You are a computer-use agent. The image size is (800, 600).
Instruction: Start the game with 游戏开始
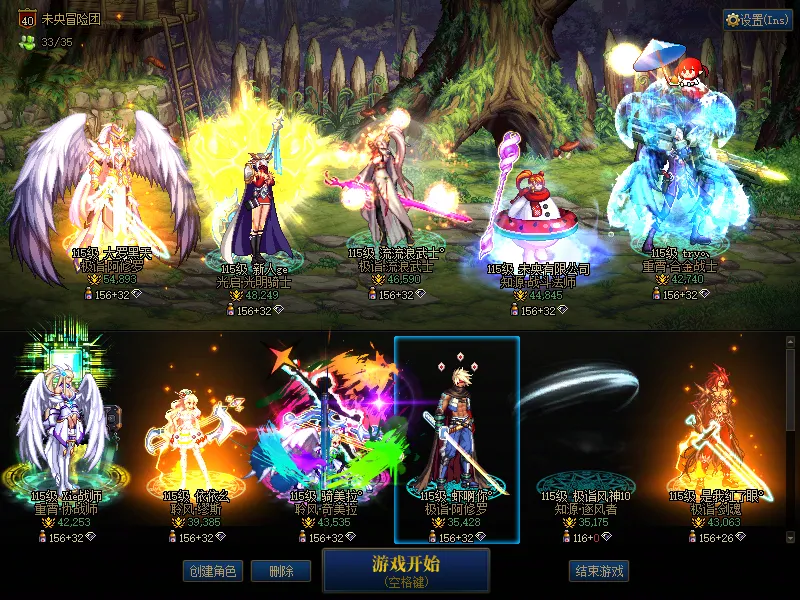406,570
